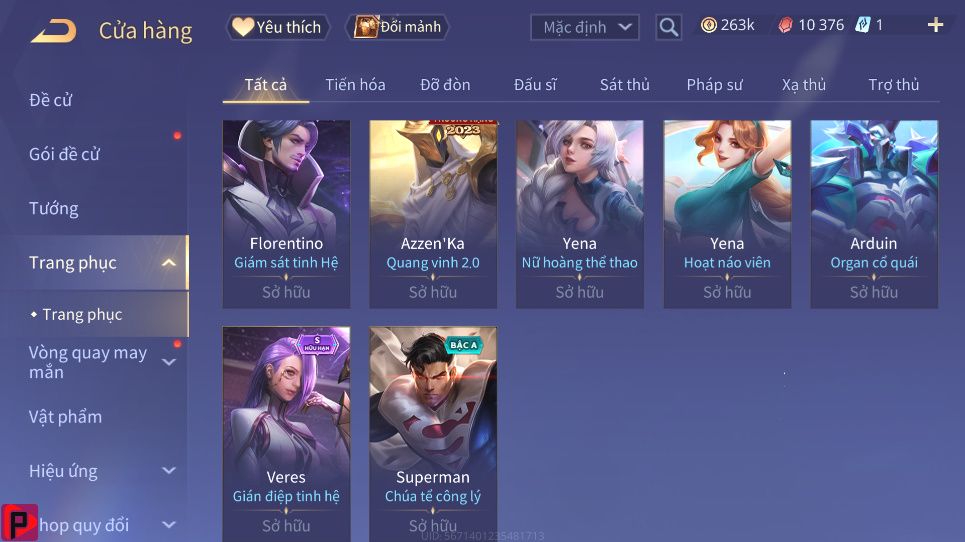Go back using the arrow button
965x542 pixels.
click(53, 30)
